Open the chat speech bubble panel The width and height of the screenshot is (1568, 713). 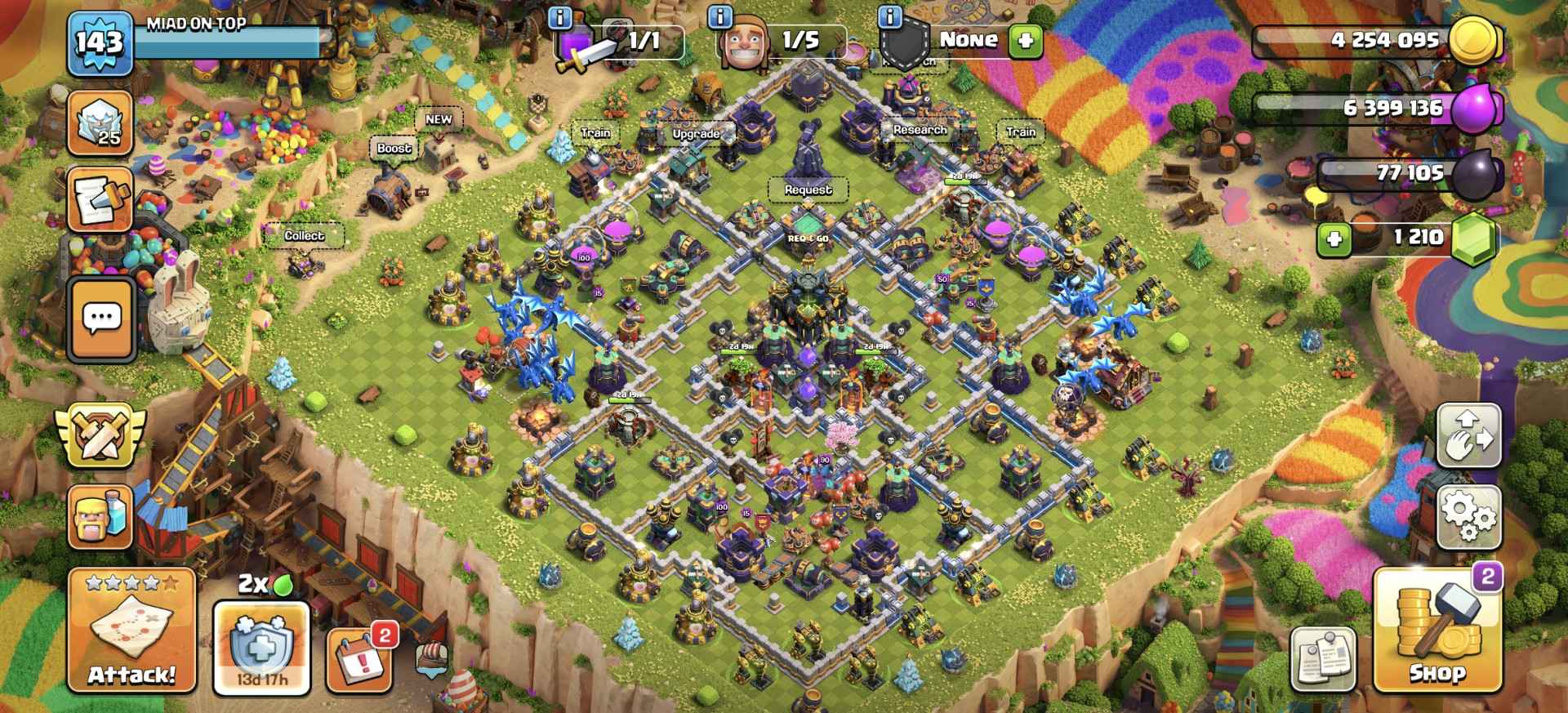102,318
